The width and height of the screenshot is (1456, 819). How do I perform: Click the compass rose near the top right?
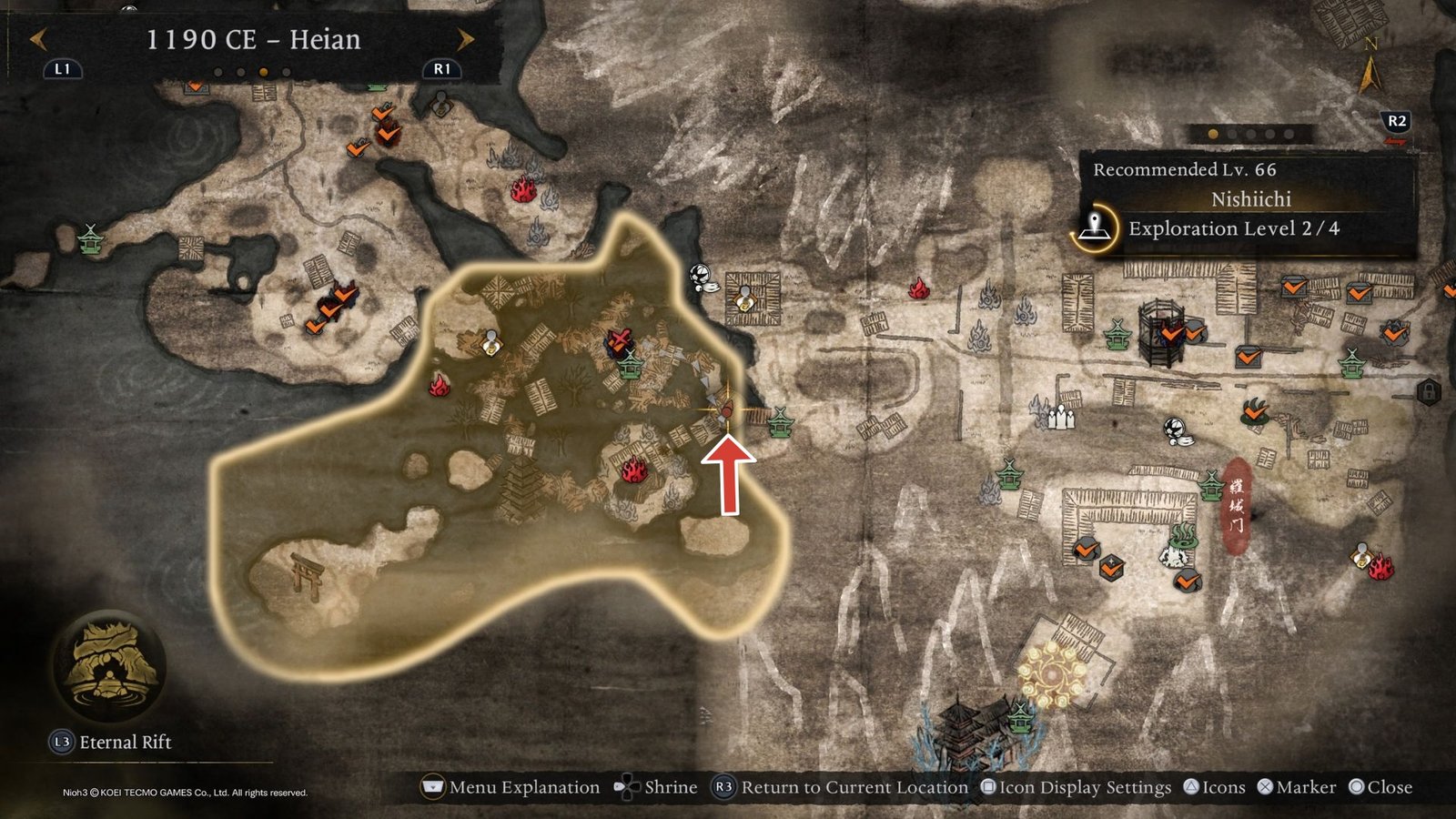(x=1370, y=55)
